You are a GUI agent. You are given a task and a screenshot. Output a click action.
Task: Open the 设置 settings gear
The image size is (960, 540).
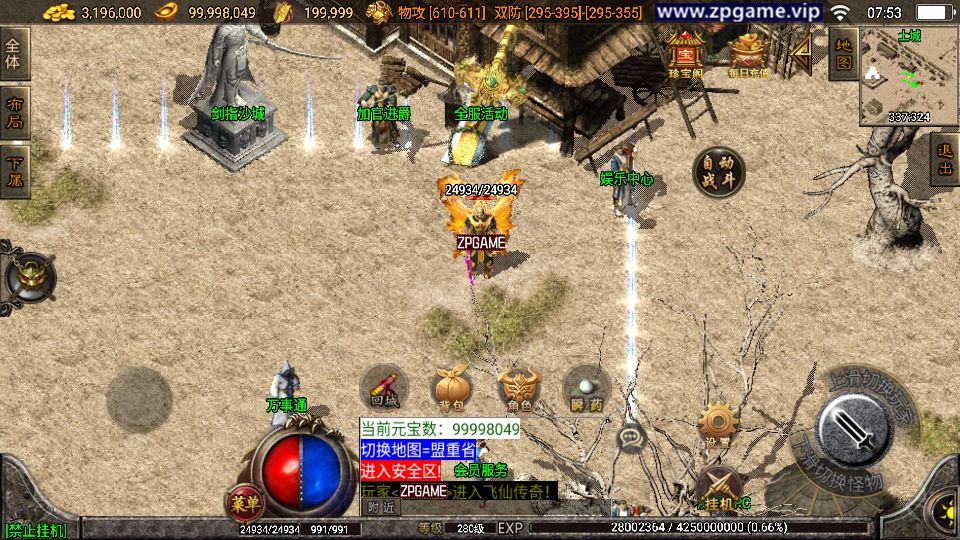point(717,424)
